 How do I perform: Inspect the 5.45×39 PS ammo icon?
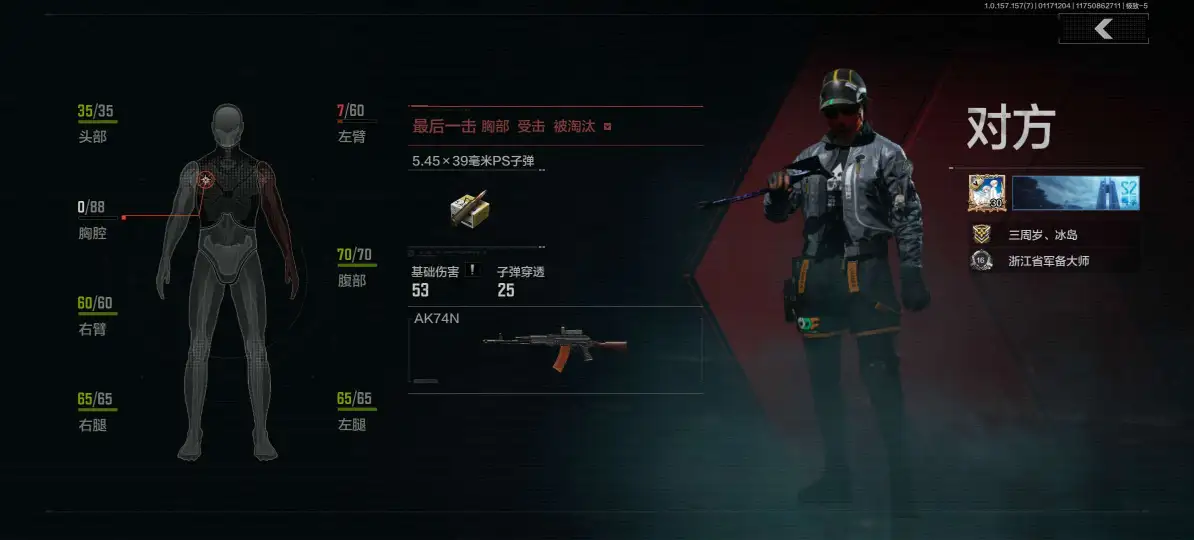coord(467,207)
